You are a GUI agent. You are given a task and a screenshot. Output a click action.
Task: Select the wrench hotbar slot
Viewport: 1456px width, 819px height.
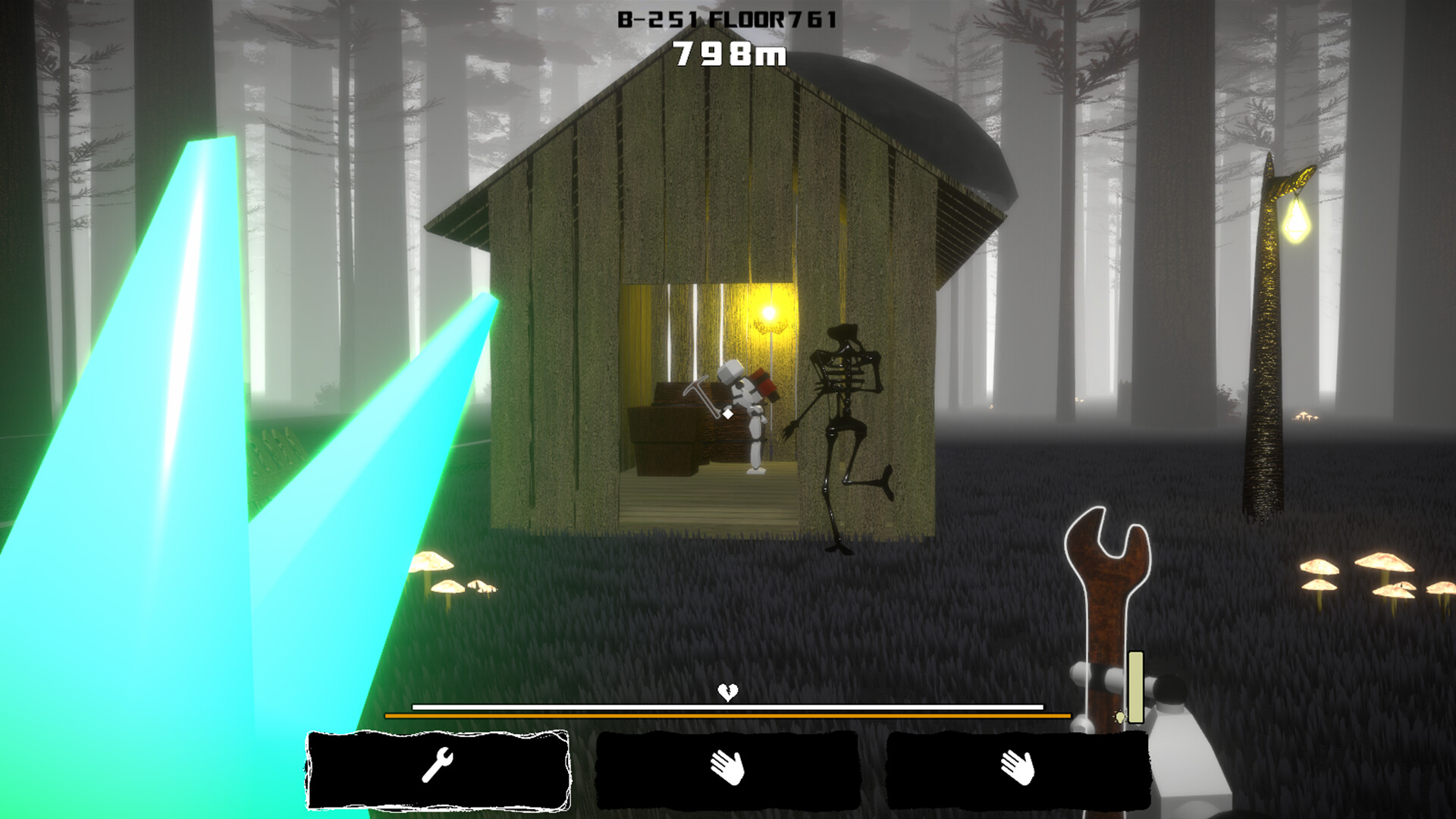point(438,768)
